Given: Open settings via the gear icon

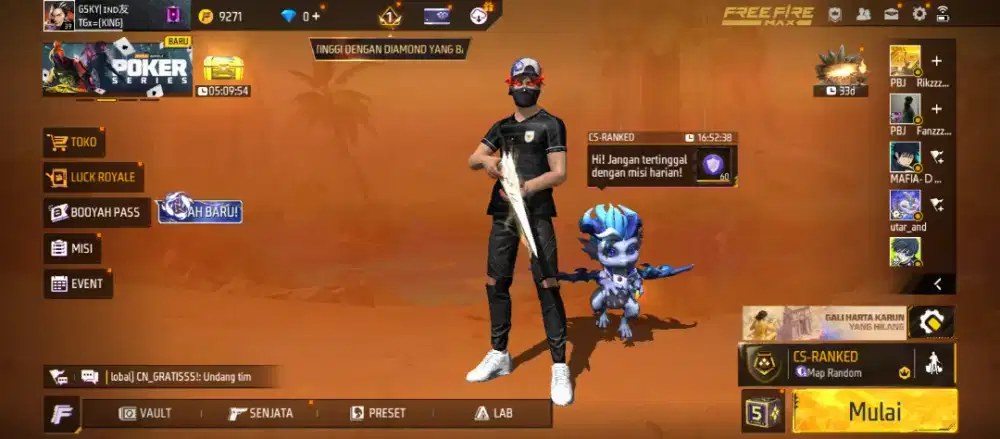Looking at the screenshot, I should point(919,14).
